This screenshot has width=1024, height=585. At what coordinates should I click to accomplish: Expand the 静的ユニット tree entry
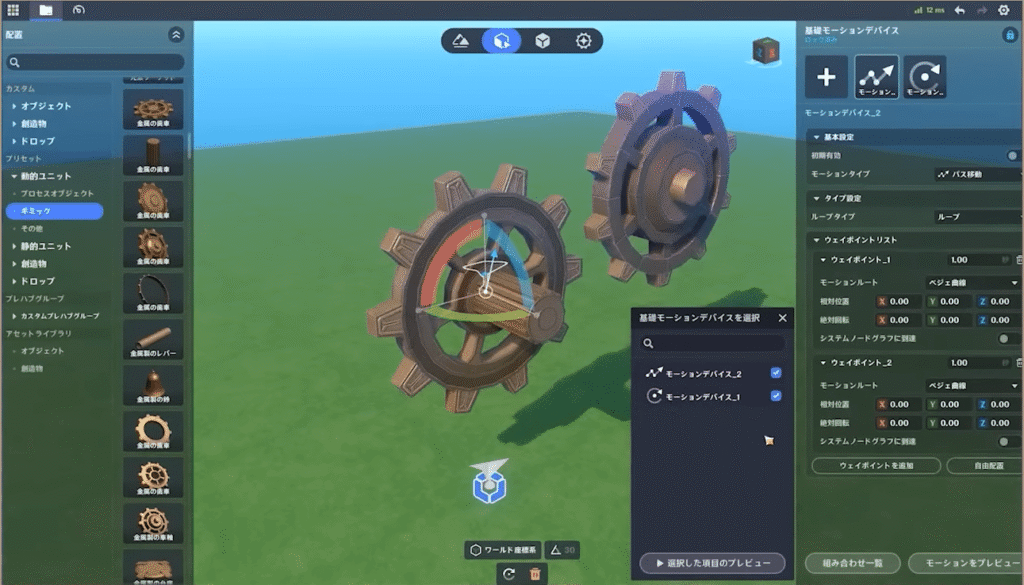(x=46, y=246)
